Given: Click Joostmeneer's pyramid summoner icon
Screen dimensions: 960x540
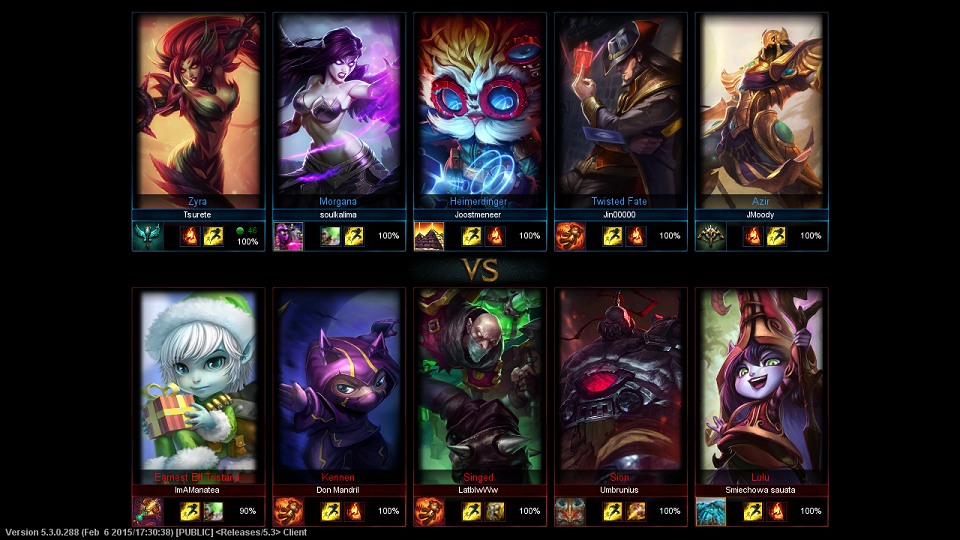Looking at the screenshot, I should [429, 236].
